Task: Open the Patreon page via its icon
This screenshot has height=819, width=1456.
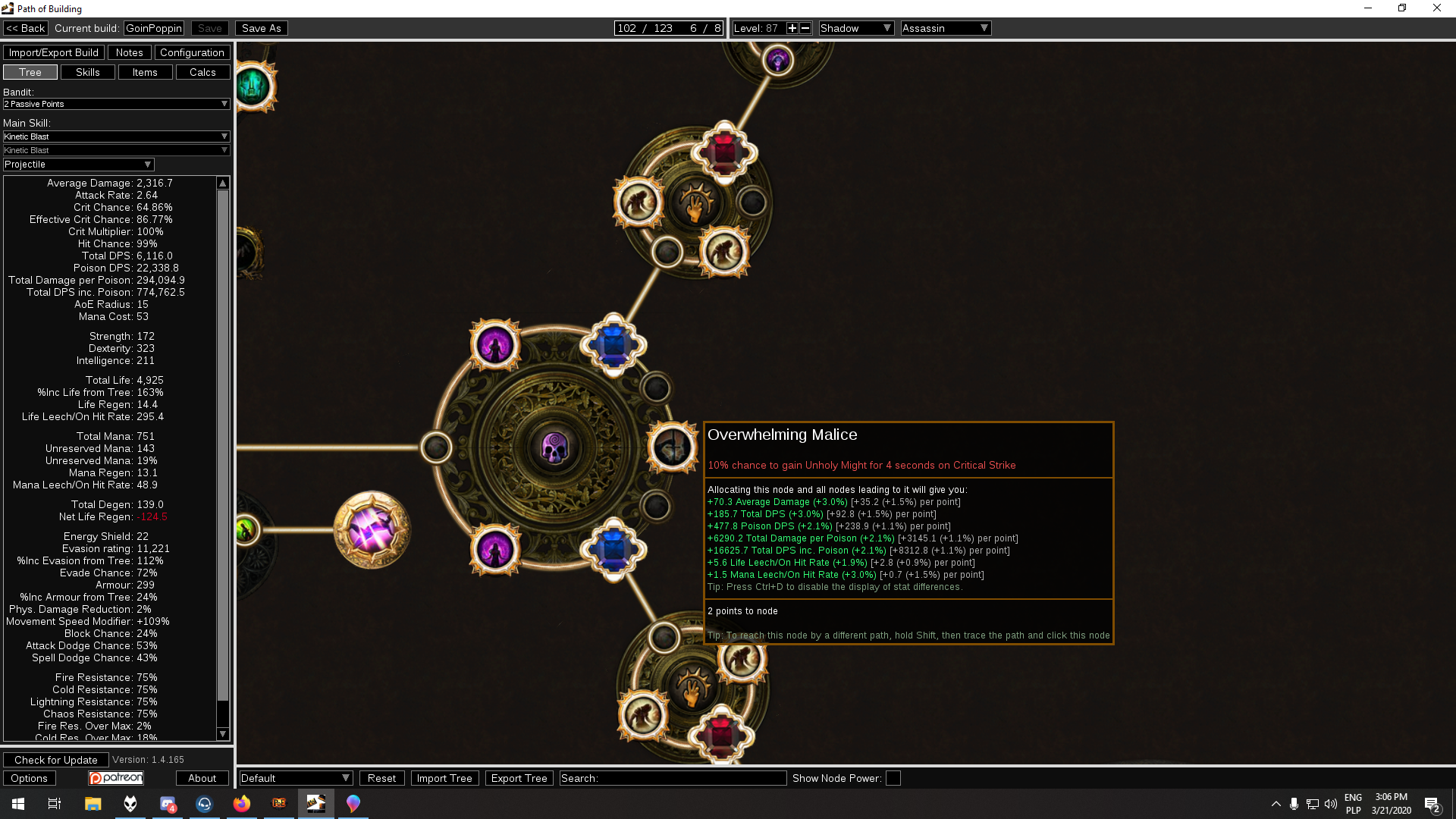Action: click(115, 777)
